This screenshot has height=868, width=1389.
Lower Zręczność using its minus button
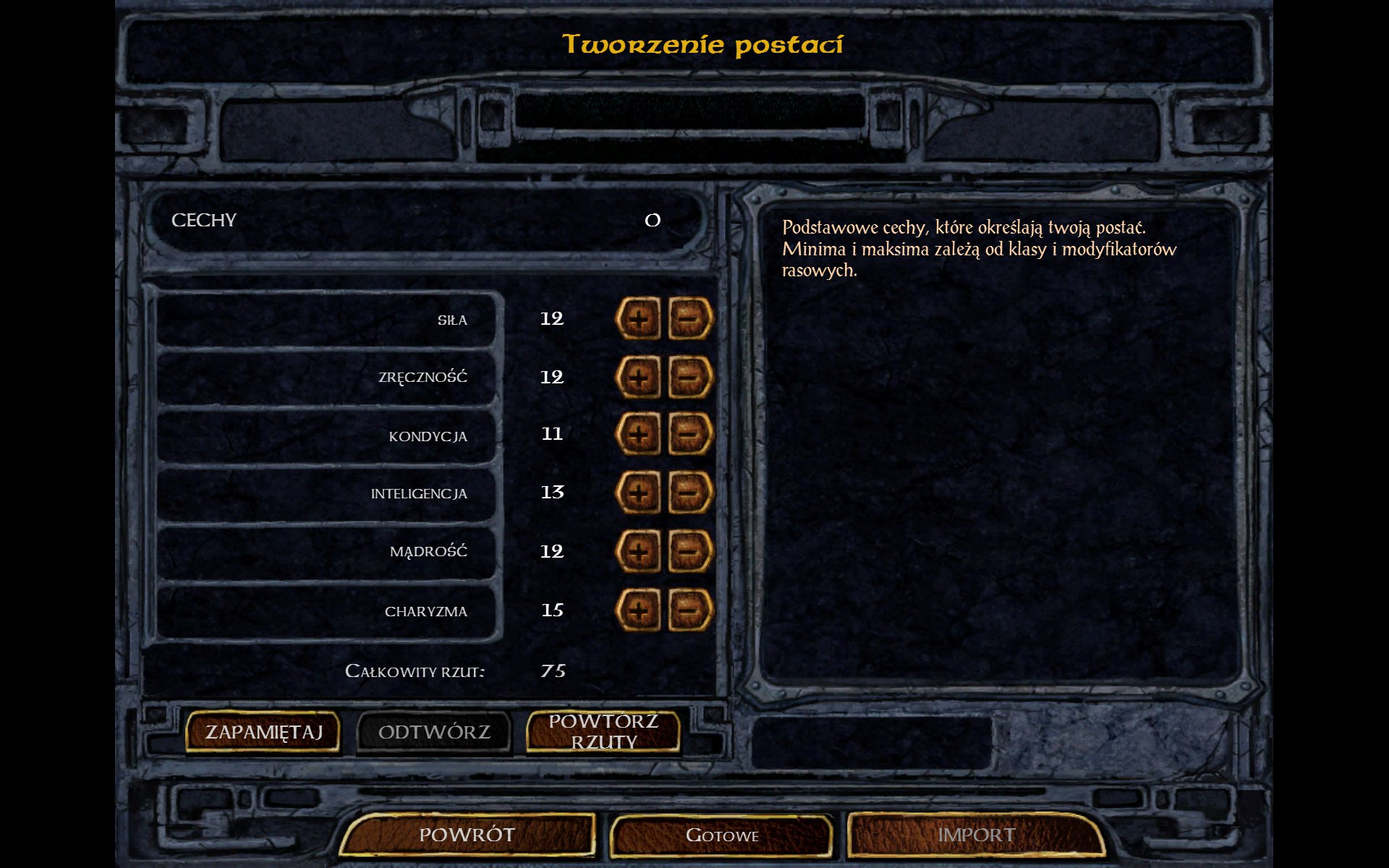coord(689,377)
